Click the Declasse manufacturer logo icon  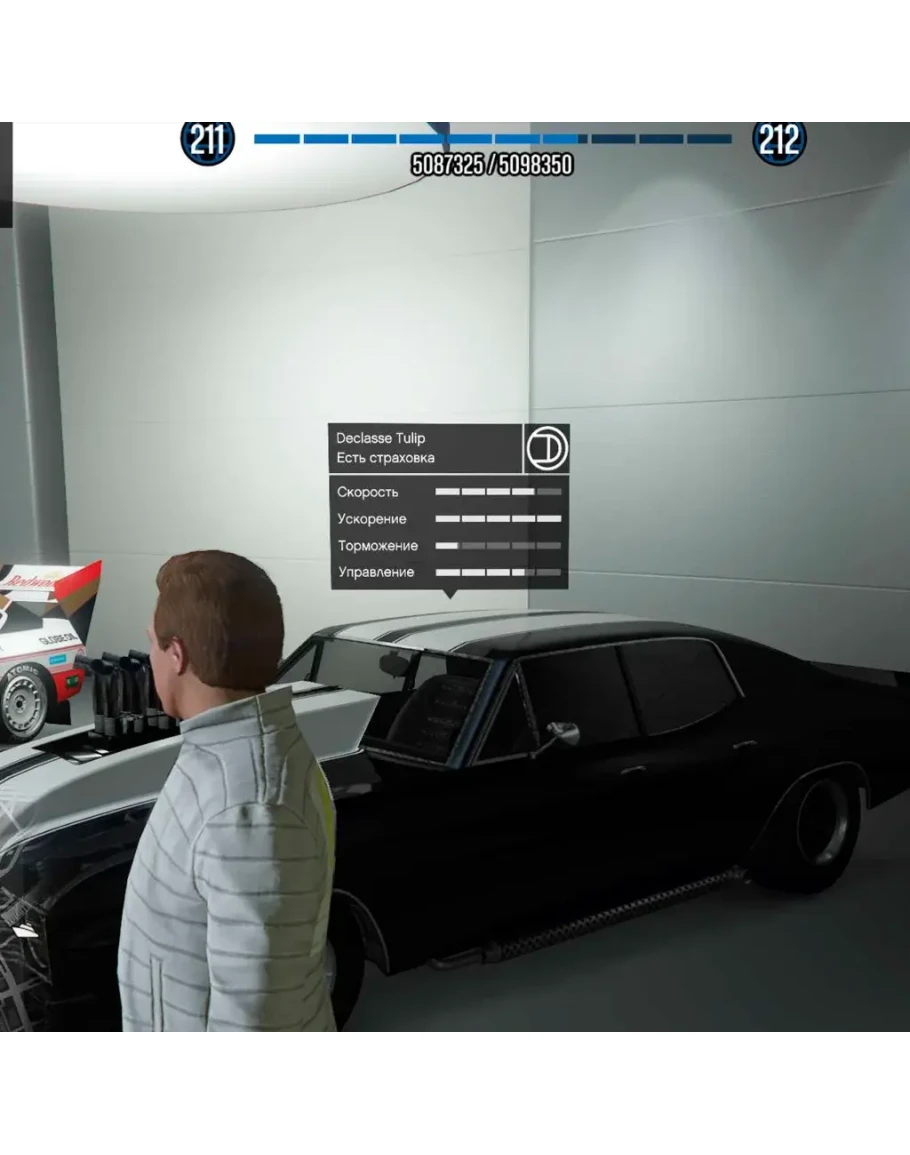(547, 448)
